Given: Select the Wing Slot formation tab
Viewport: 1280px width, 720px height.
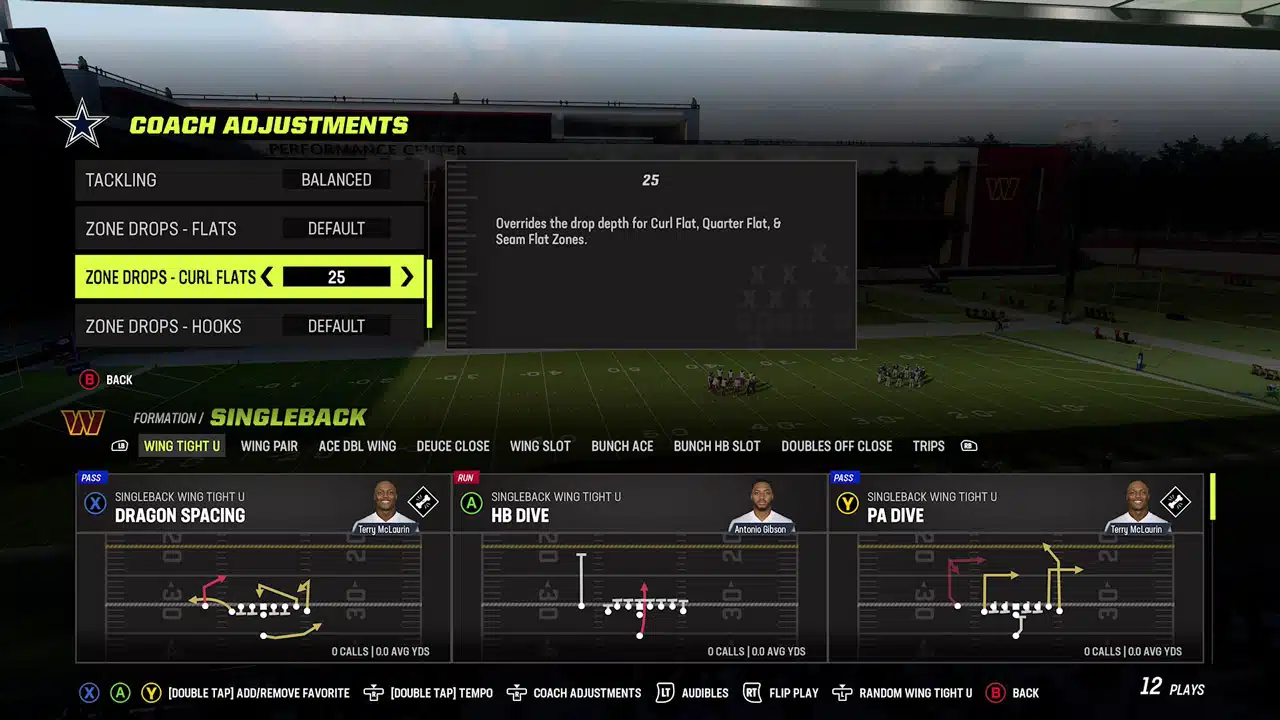Looking at the screenshot, I should pos(540,446).
